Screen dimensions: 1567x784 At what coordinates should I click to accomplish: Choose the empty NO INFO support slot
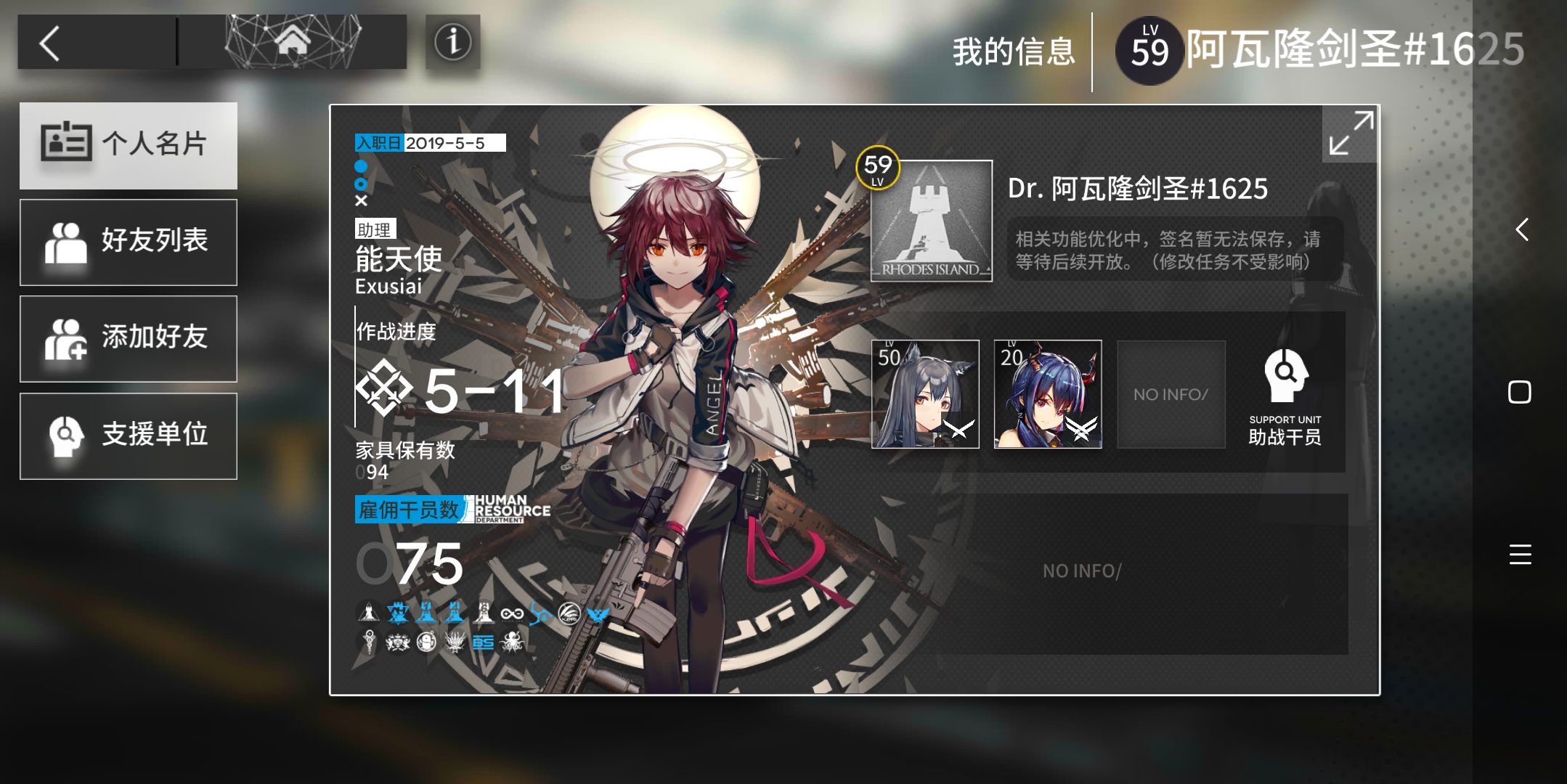[1171, 394]
